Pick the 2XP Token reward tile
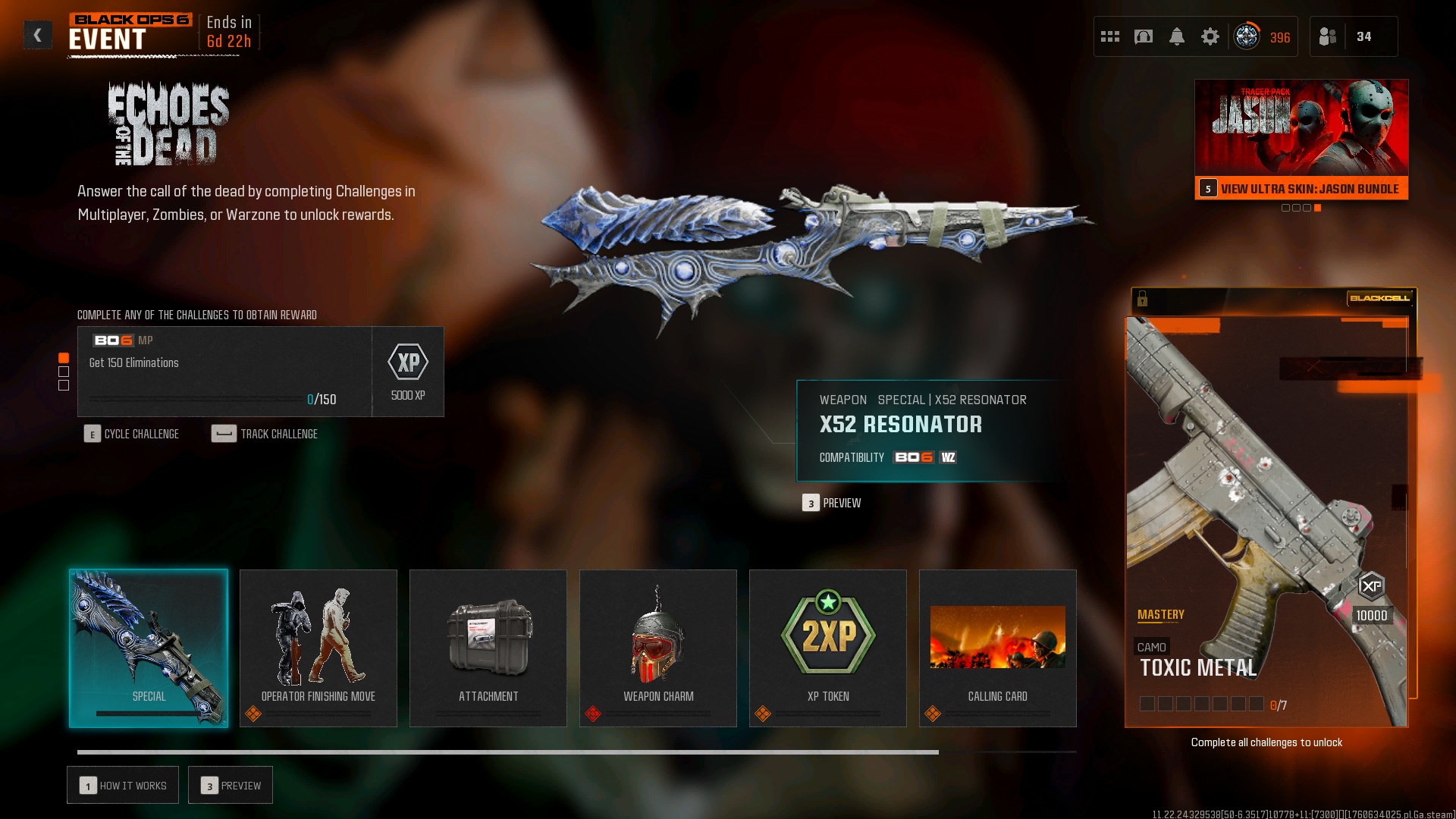The width and height of the screenshot is (1456, 819). (828, 648)
